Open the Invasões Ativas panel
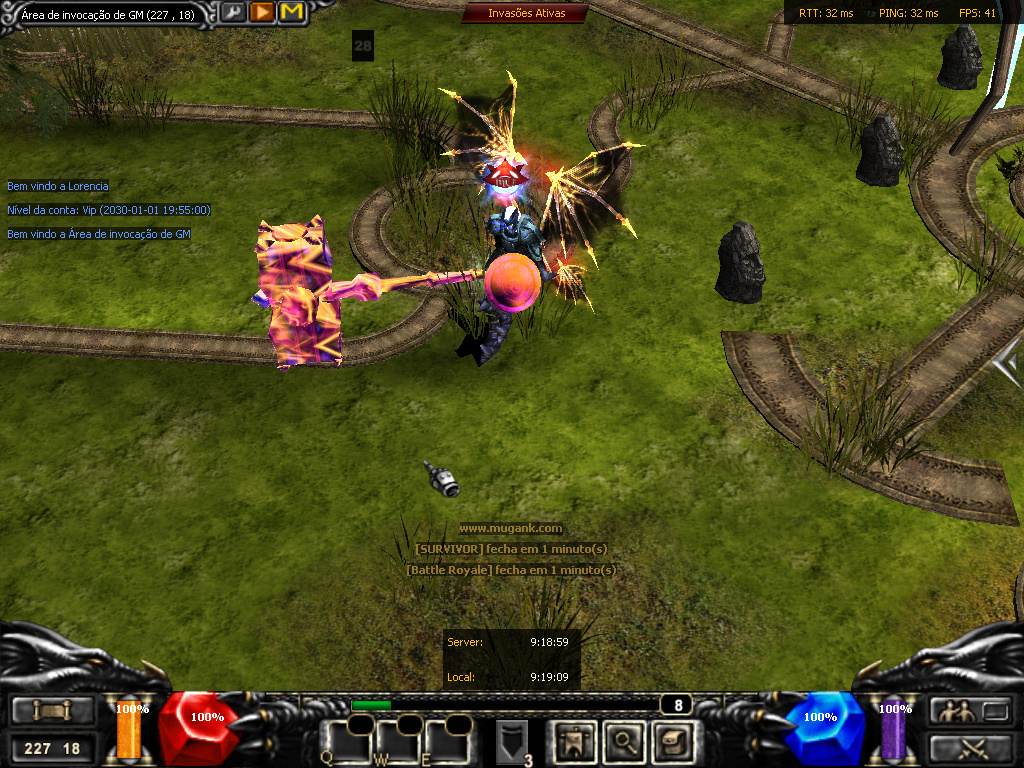Viewport: 1024px width, 768px height. 525,13
